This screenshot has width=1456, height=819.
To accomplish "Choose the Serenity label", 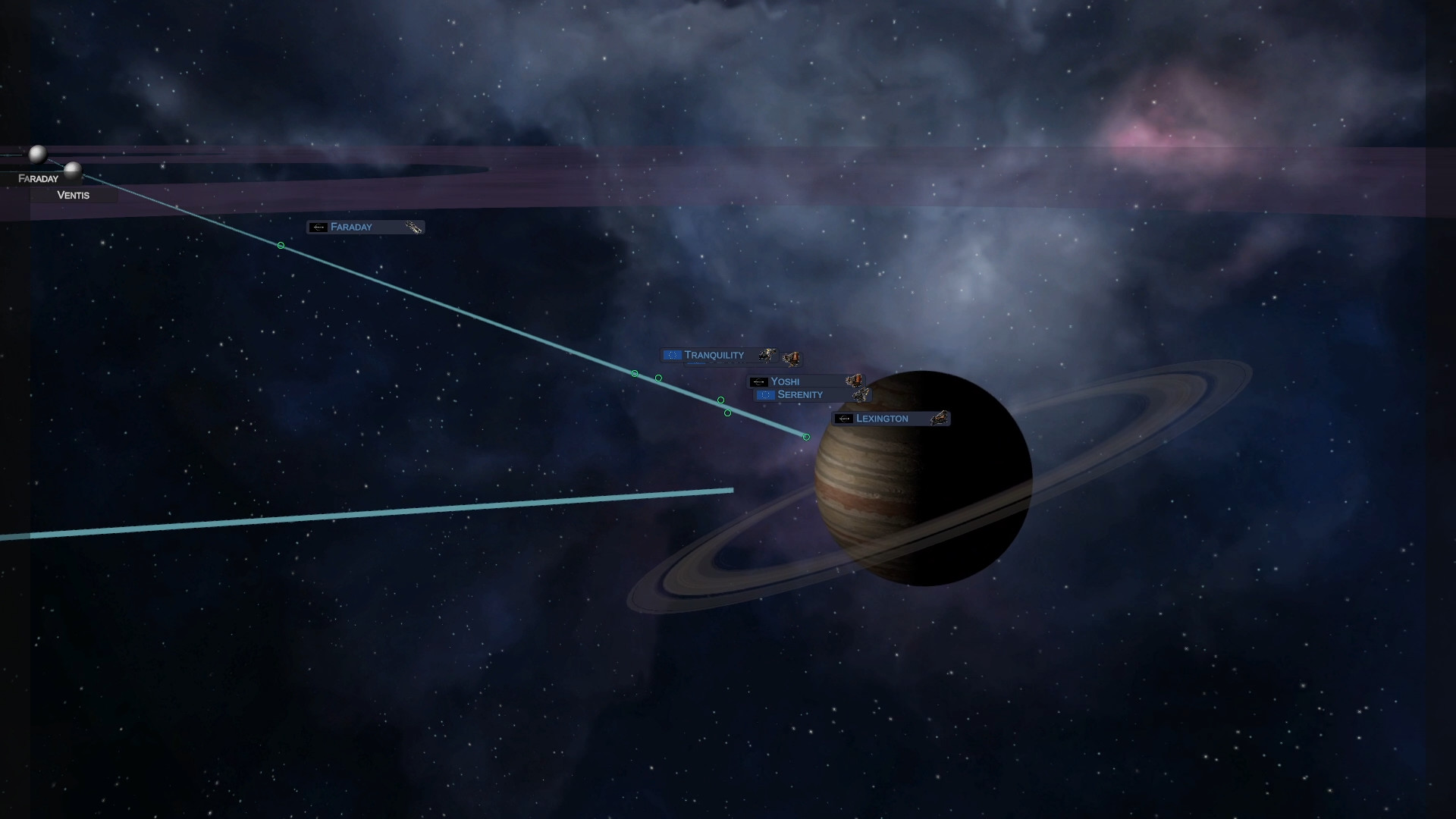I will point(800,395).
